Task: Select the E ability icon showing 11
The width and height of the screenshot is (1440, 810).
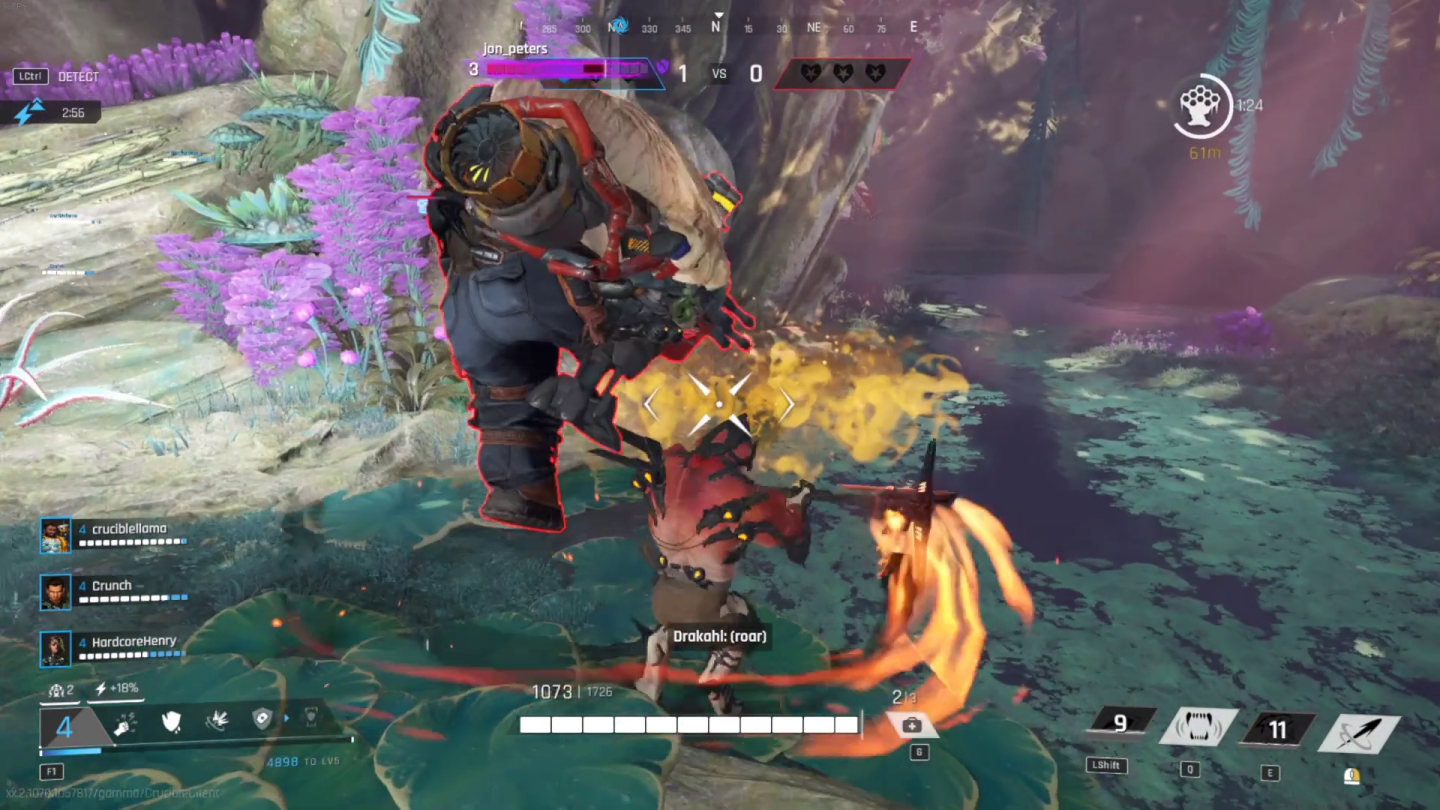Action: point(1278,730)
